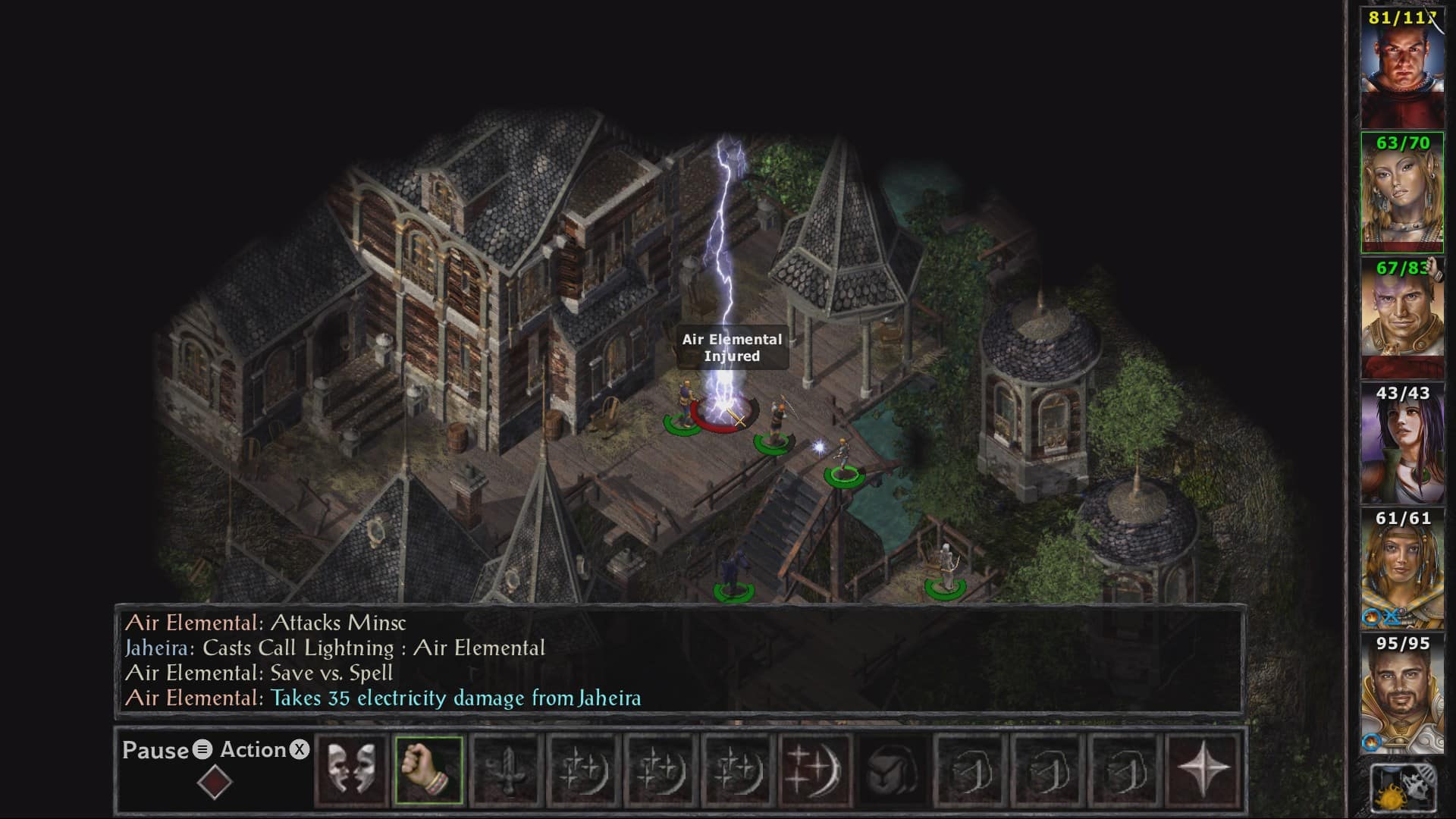This screenshot has width=1456, height=819.
Task: Select Jaheira's green-highlighted portrait
Action: pos(1401,193)
